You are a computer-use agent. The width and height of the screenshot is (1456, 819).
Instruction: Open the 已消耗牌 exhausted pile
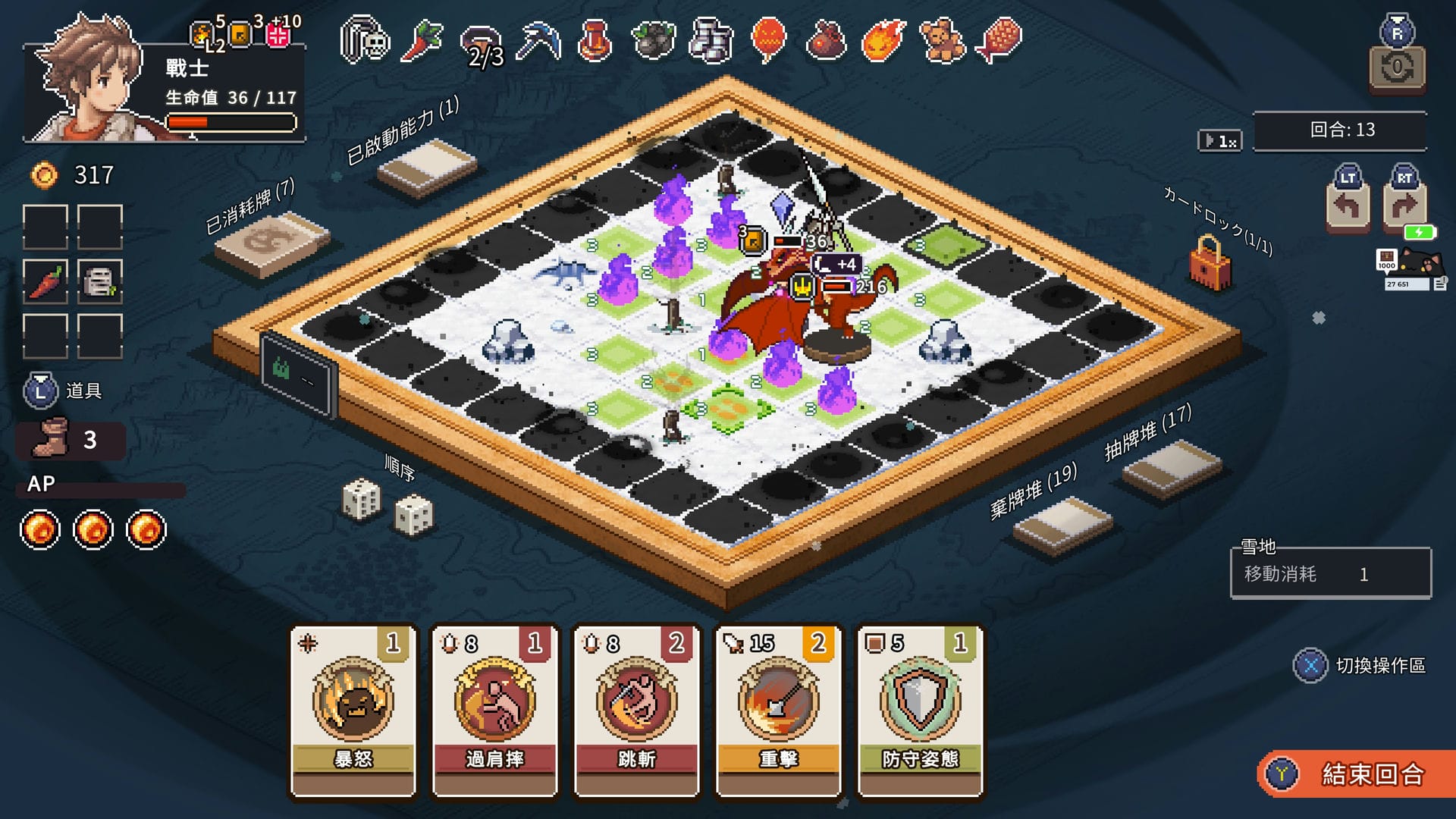click(271, 242)
